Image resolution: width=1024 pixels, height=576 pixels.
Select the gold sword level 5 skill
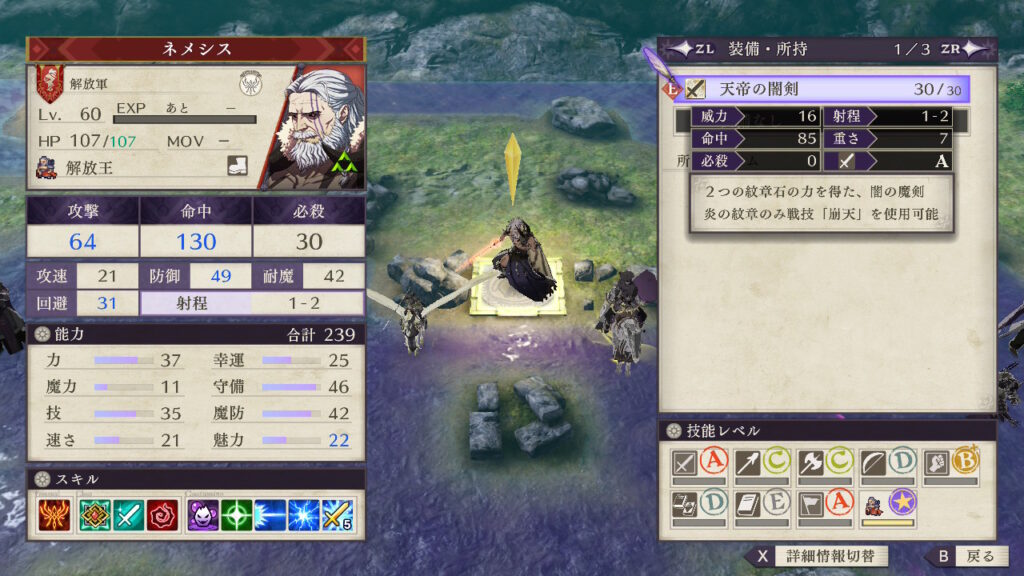[x=338, y=515]
